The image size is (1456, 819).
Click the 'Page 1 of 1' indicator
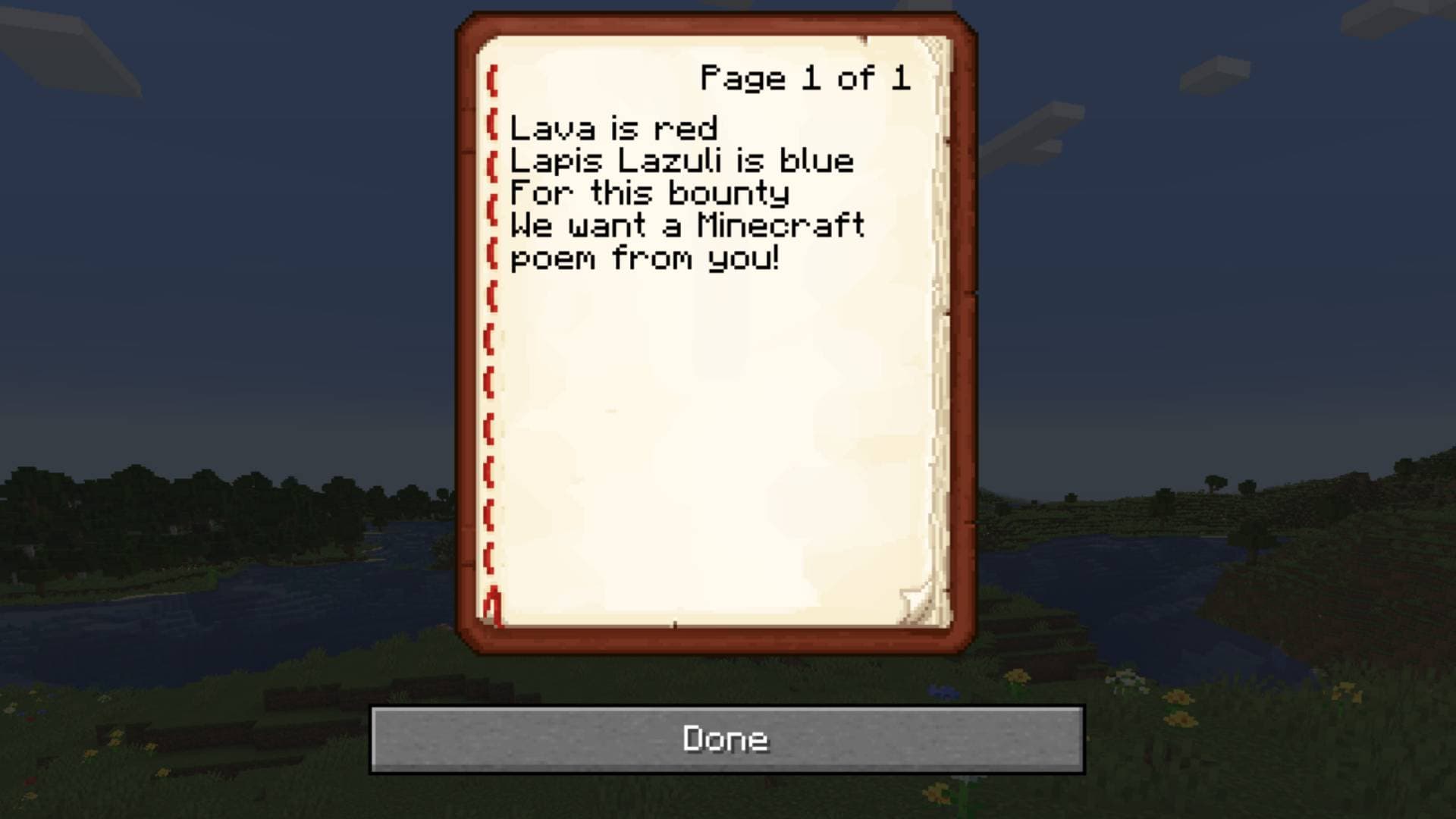(805, 78)
